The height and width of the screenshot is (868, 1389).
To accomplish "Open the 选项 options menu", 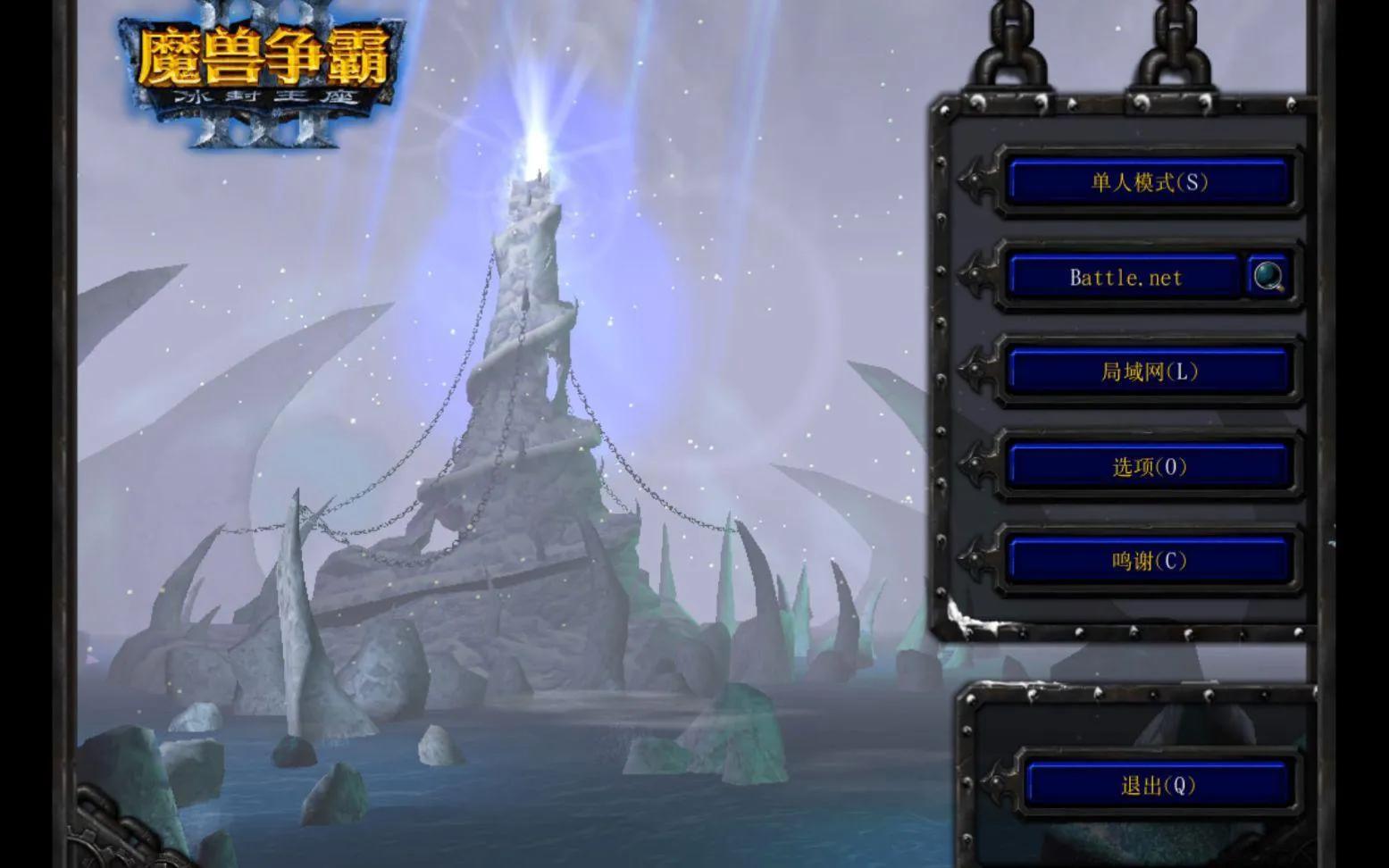I will [x=1149, y=465].
